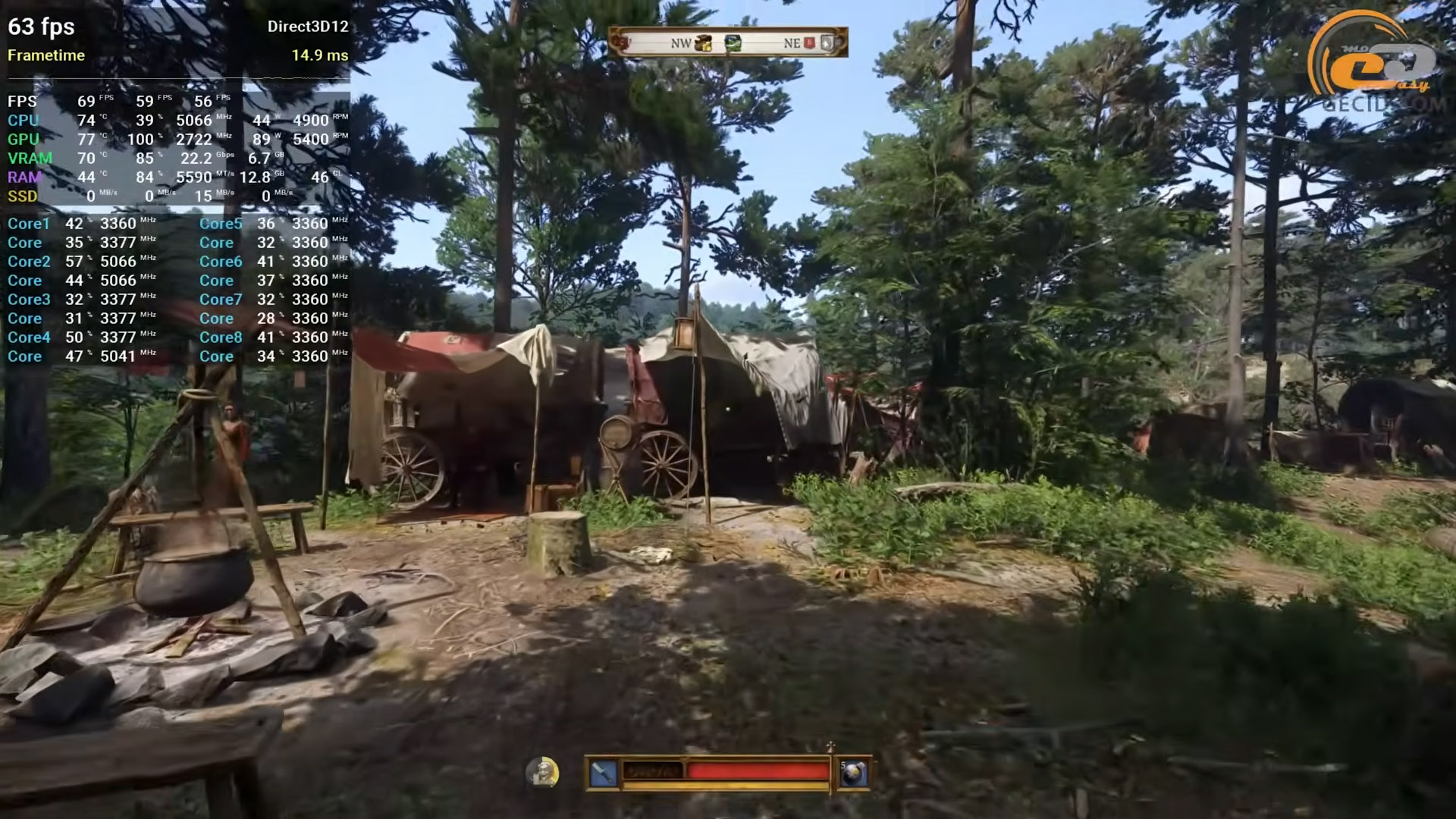Screen dimensions: 1456x819
Task: Click the drunkenness status icon with a mug
Action: [x=542, y=773]
